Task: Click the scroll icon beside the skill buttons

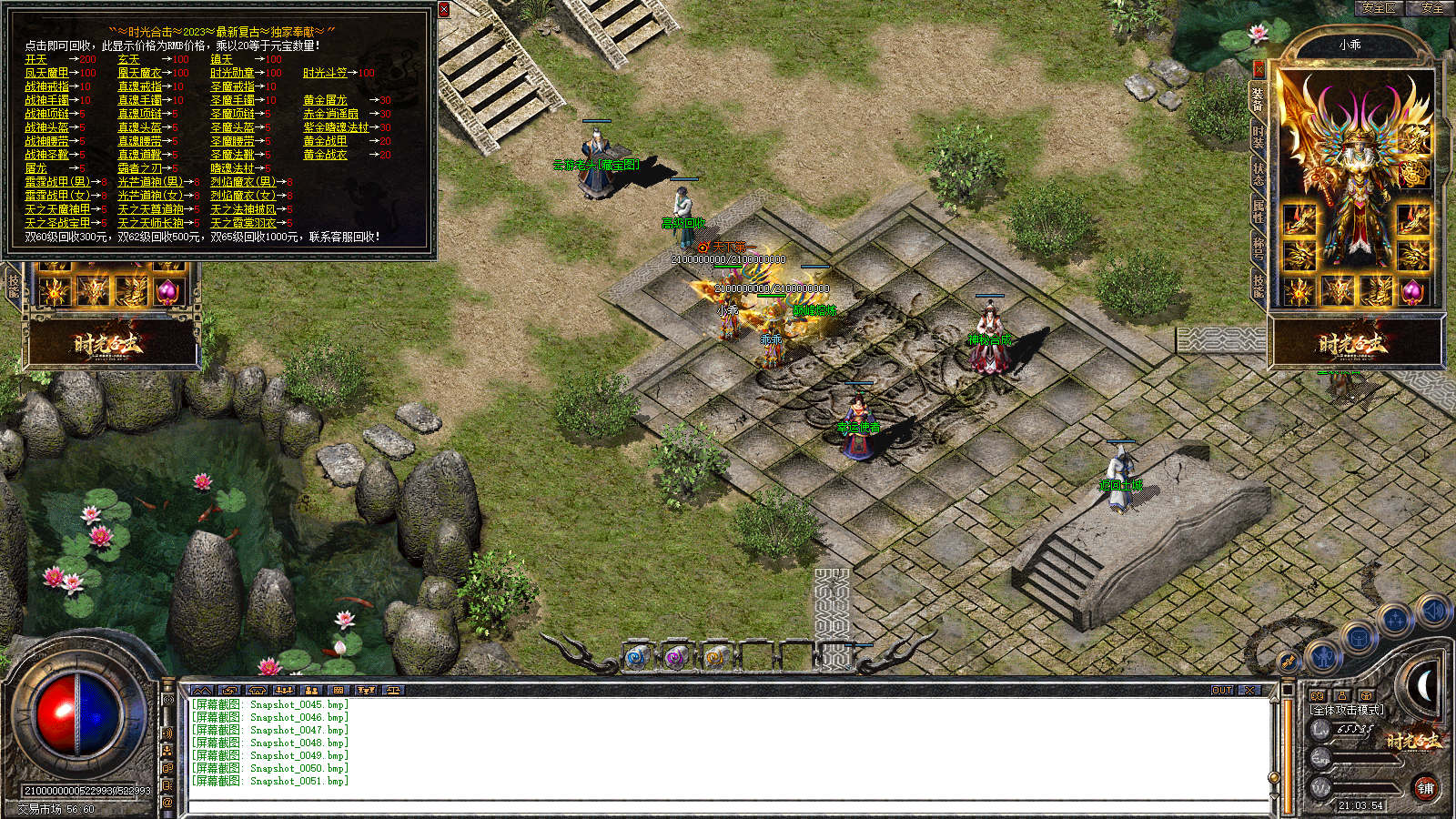Action: pos(1288,662)
